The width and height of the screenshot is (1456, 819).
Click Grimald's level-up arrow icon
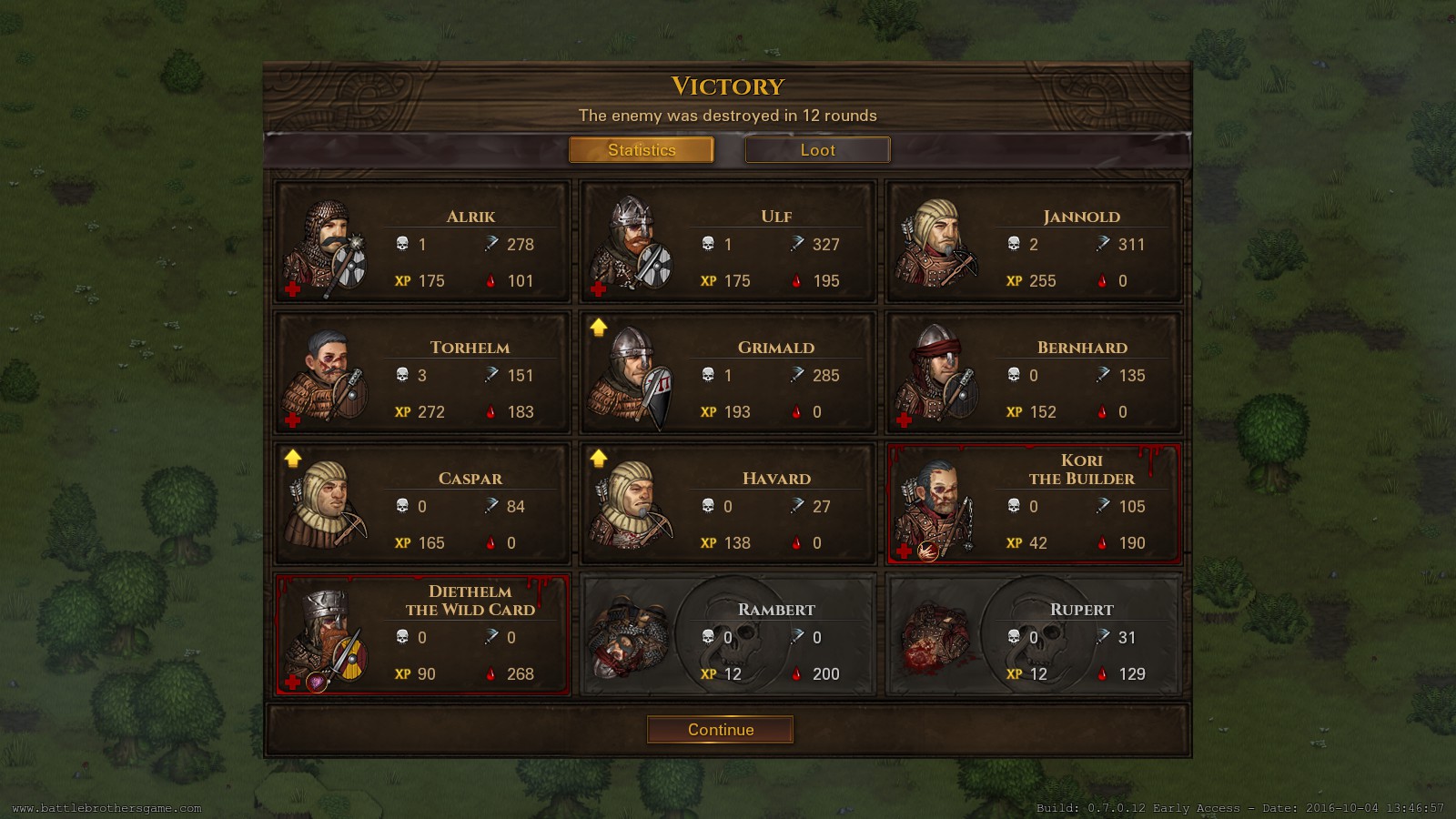(599, 328)
